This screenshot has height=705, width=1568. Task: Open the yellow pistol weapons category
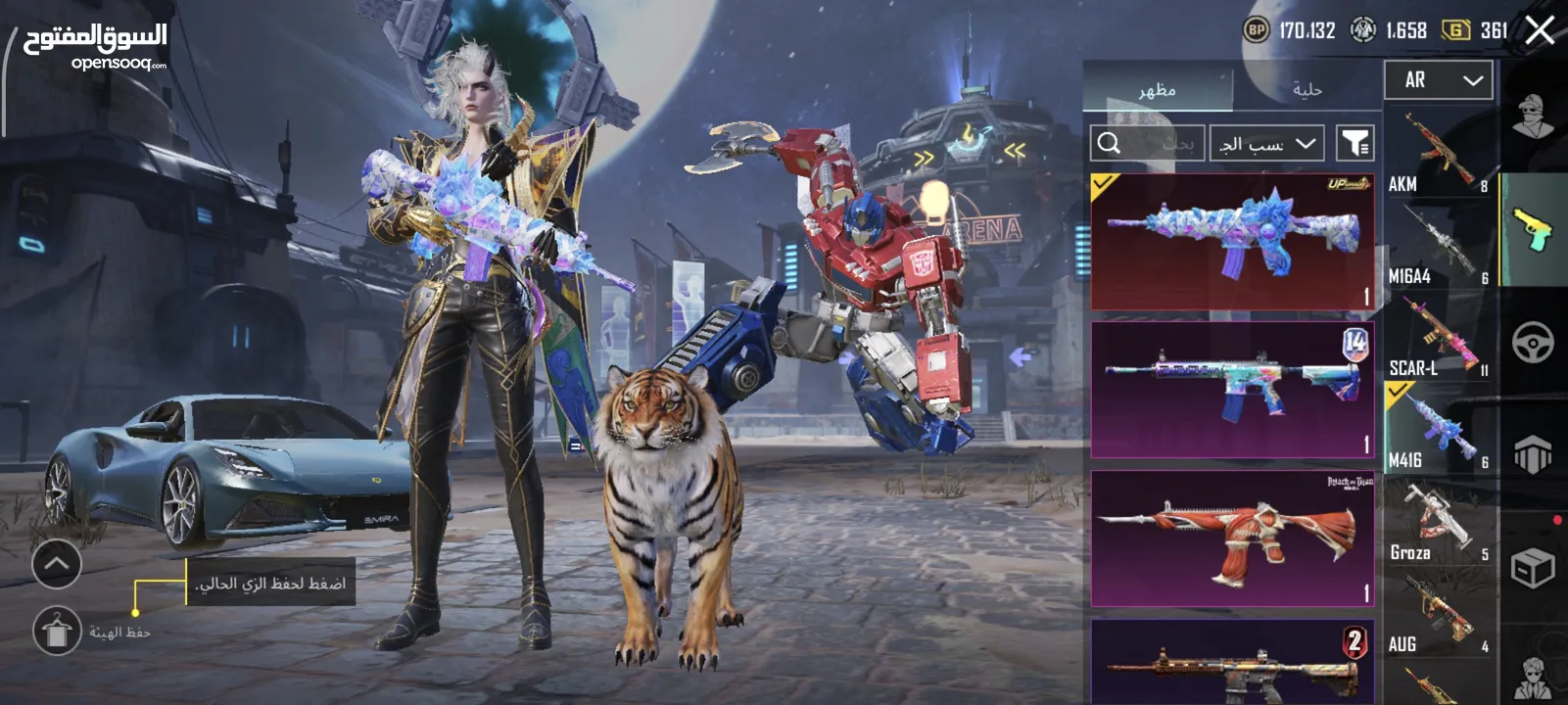click(x=1533, y=230)
